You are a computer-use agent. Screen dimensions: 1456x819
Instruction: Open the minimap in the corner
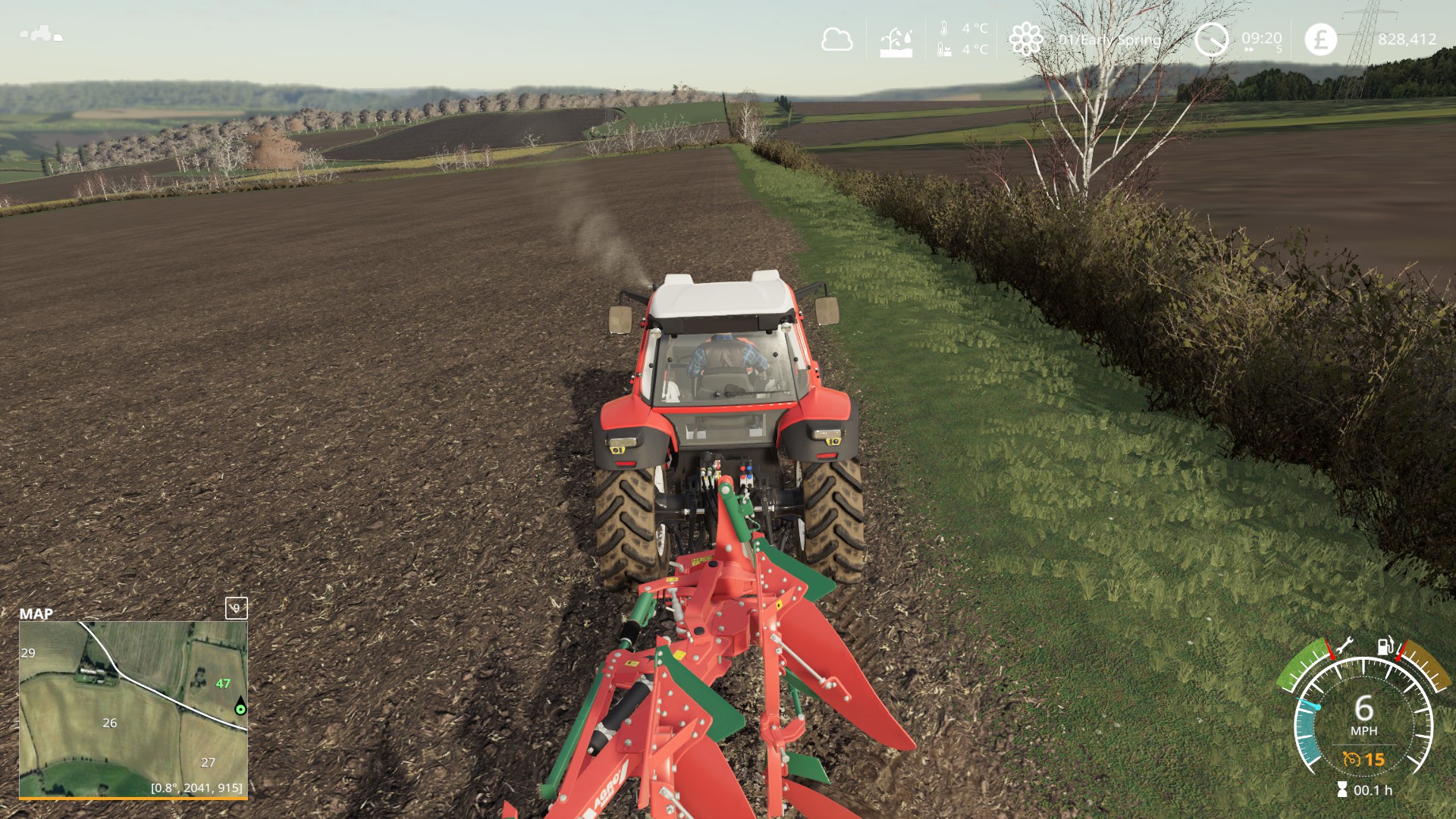(133, 709)
